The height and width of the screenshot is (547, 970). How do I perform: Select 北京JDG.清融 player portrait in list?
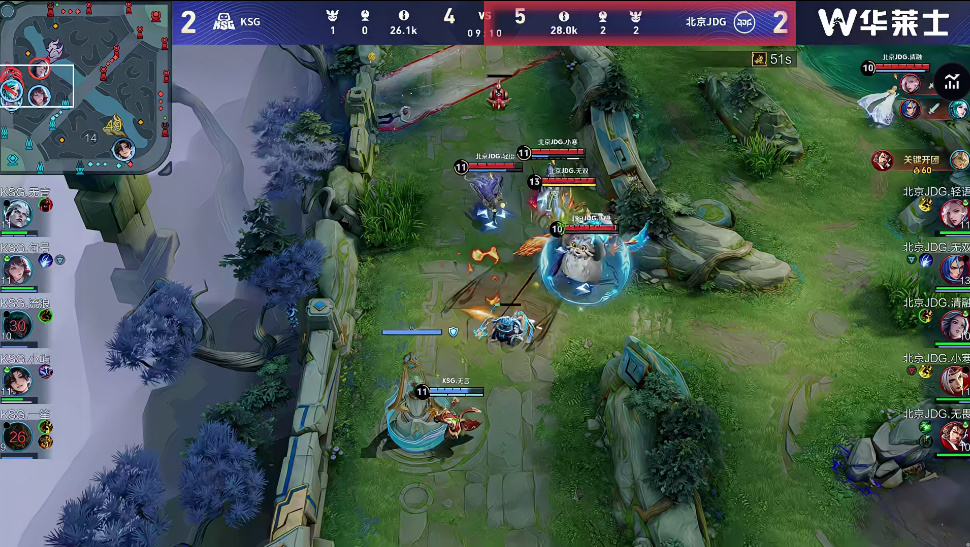click(x=953, y=325)
